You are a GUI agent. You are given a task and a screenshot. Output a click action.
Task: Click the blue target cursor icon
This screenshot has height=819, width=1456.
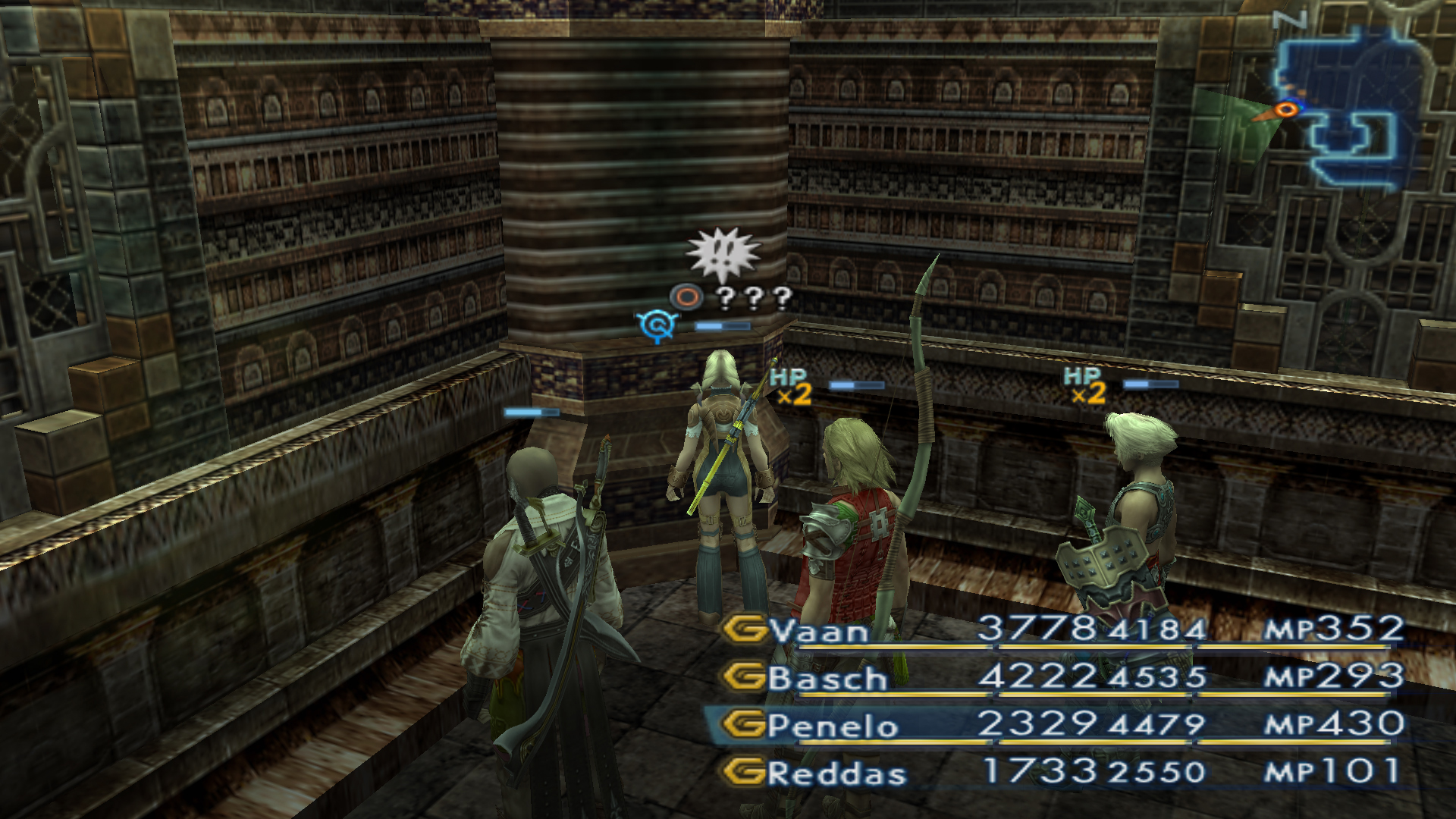click(656, 326)
